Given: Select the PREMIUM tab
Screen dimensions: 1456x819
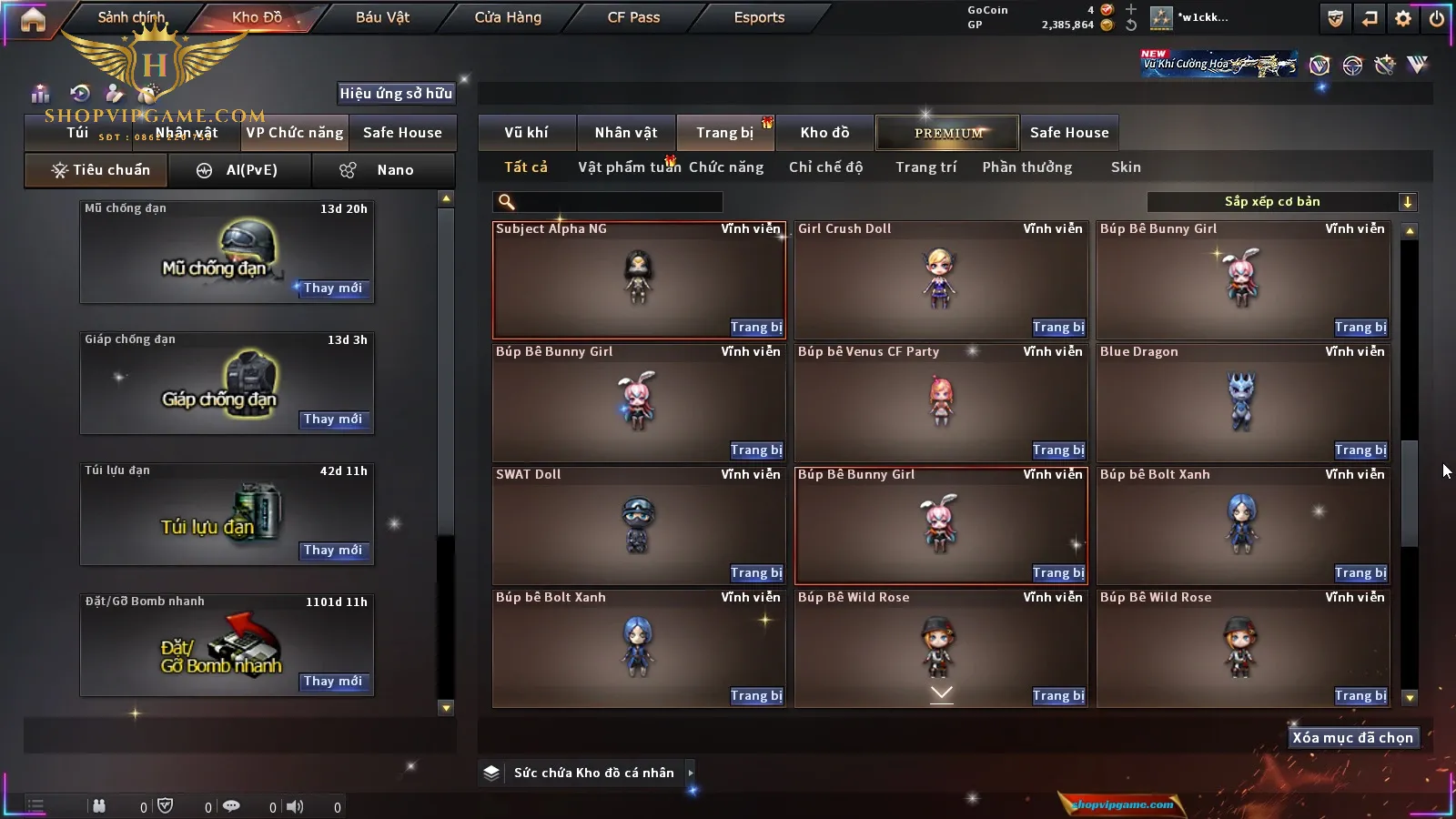Looking at the screenshot, I should (948, 133).
